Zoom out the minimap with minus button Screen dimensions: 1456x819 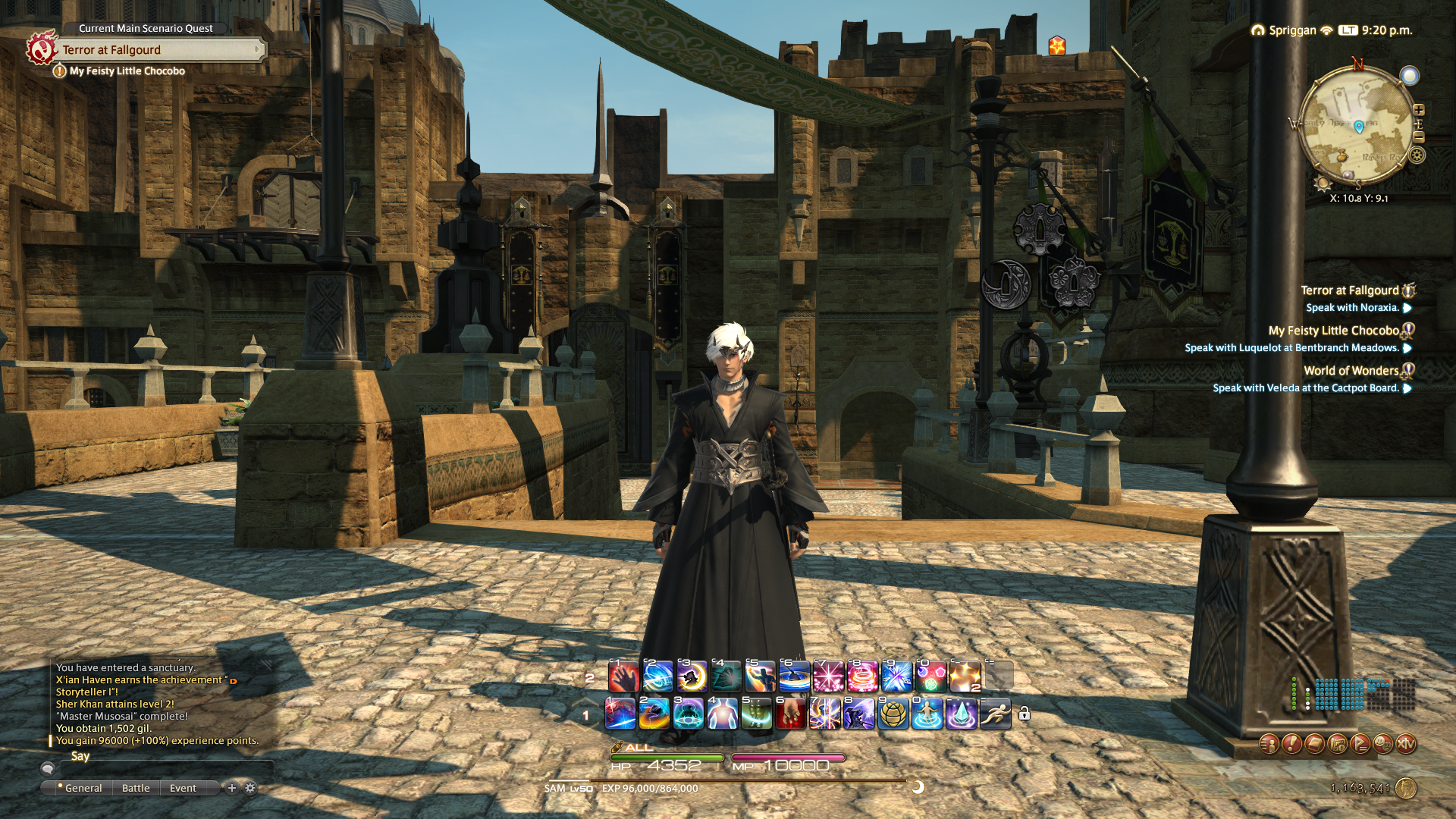(1419, 137)
